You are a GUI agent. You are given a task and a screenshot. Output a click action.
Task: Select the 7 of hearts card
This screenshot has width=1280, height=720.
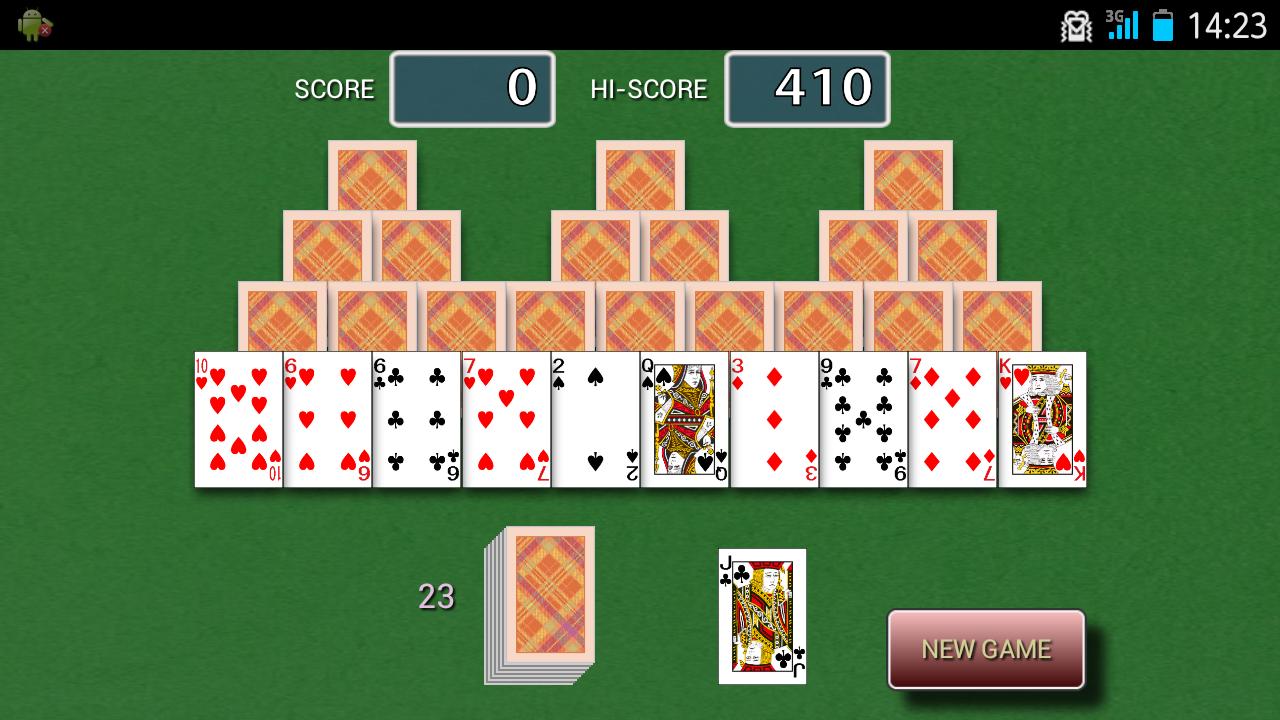[x=507, y=420]
